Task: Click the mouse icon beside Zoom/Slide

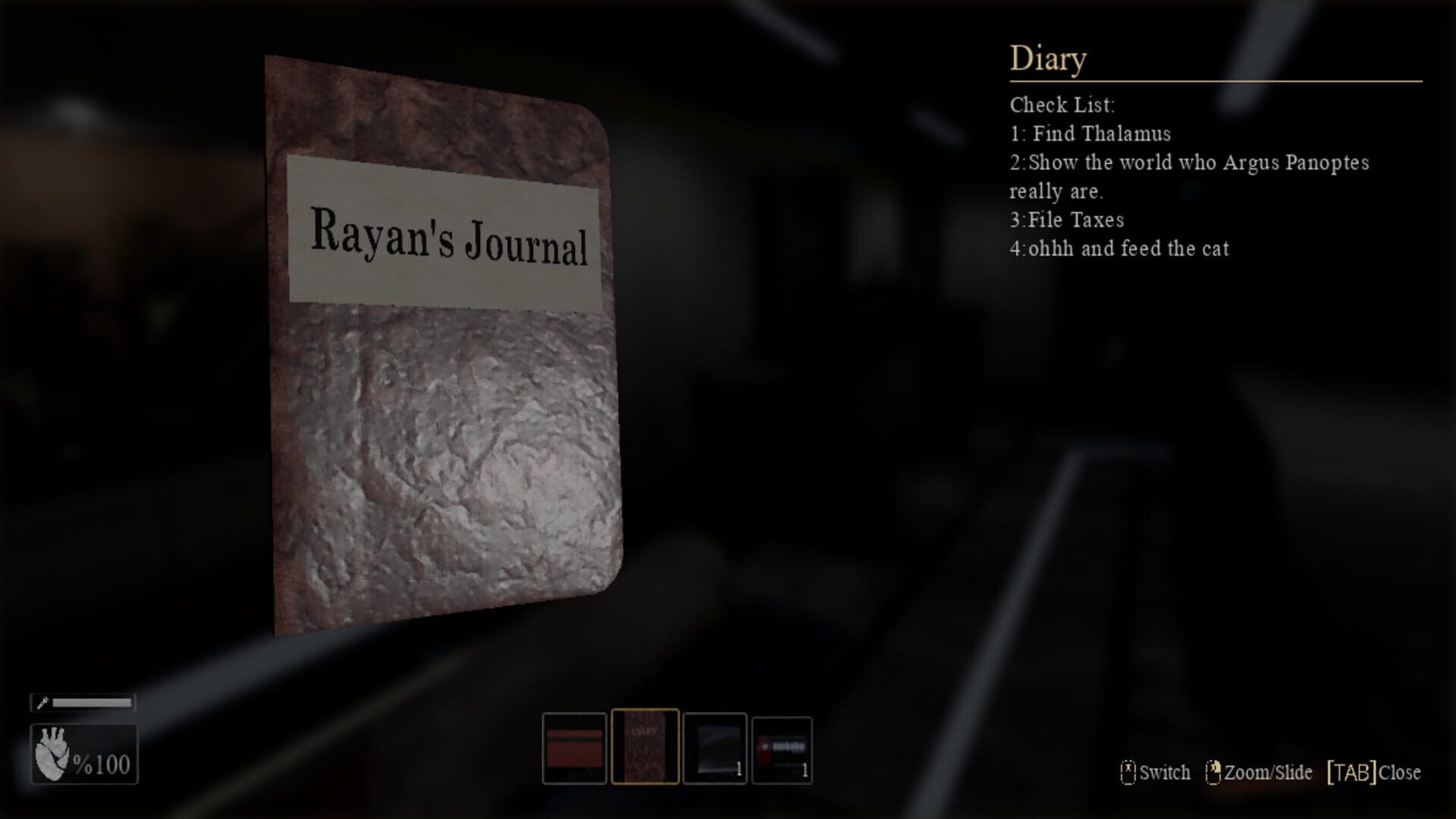Action: coord(1215,773)
